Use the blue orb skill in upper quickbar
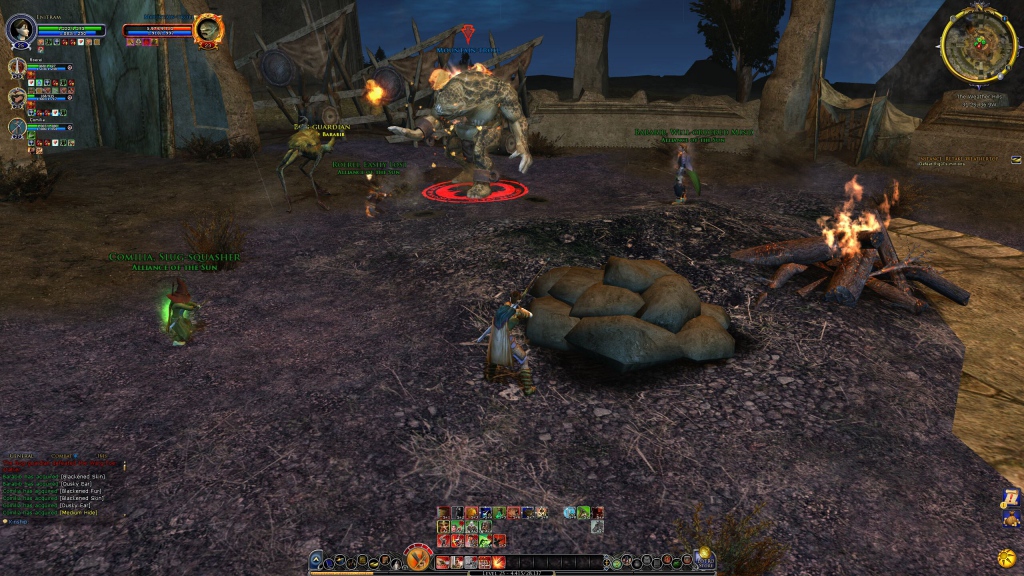 tap(569, 513)
